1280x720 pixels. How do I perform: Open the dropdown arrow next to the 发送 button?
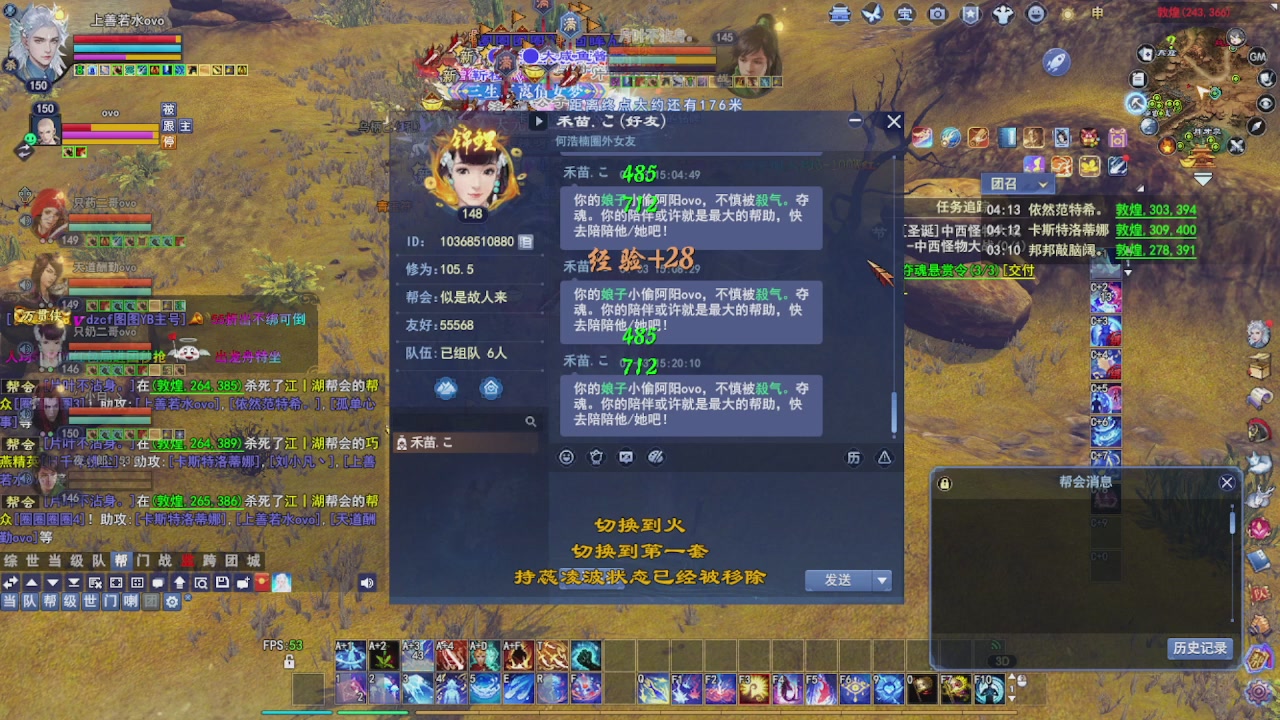(x=880, y=581)
